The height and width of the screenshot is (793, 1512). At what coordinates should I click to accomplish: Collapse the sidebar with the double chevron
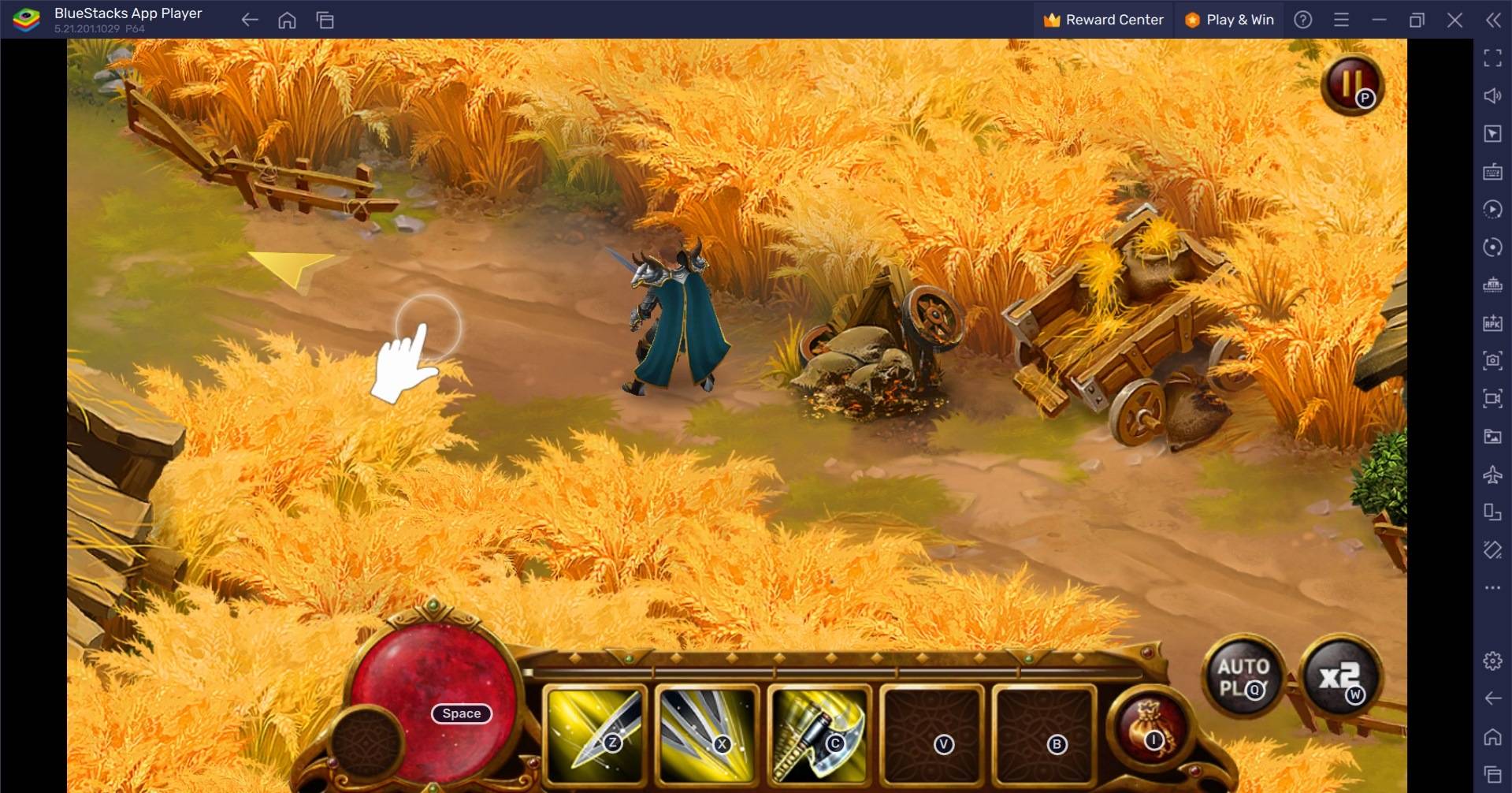[1493, 20]
